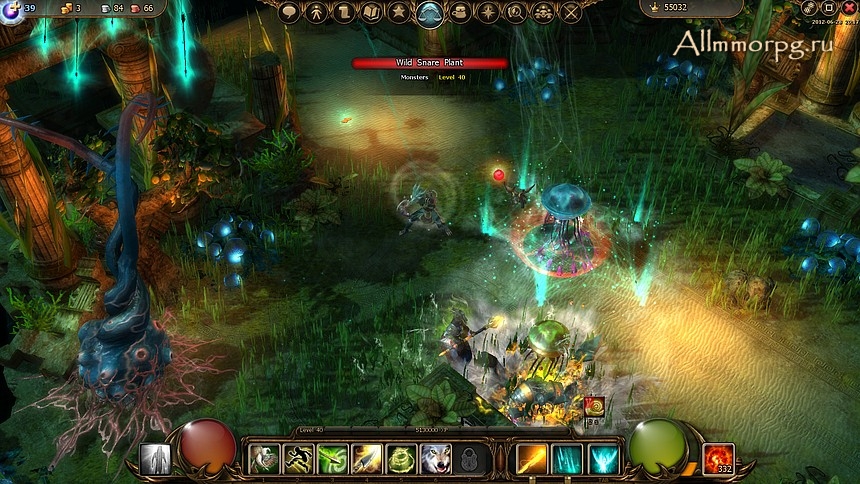Screen dimensions: 860x484
Task: Open the treasure chest menu
Action: click(x=460, y=12)
